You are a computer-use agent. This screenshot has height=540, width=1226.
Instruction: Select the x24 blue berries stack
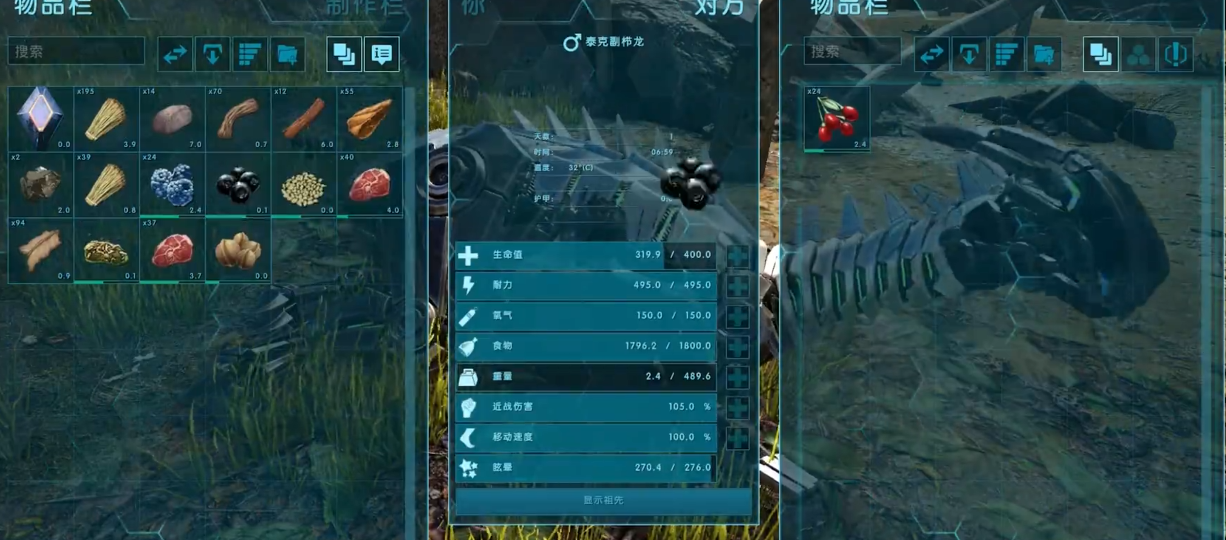(x=171, y=184)
